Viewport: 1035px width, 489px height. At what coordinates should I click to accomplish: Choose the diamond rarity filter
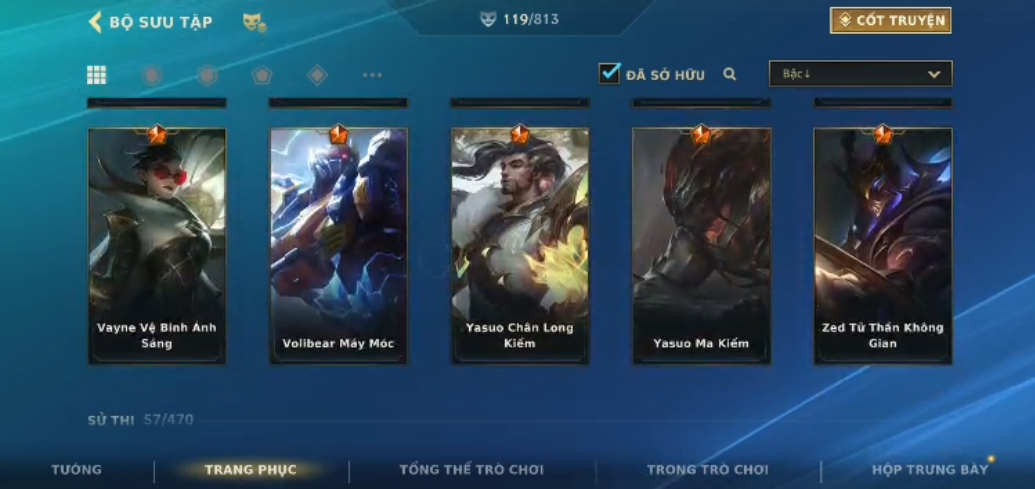[317, 75]
